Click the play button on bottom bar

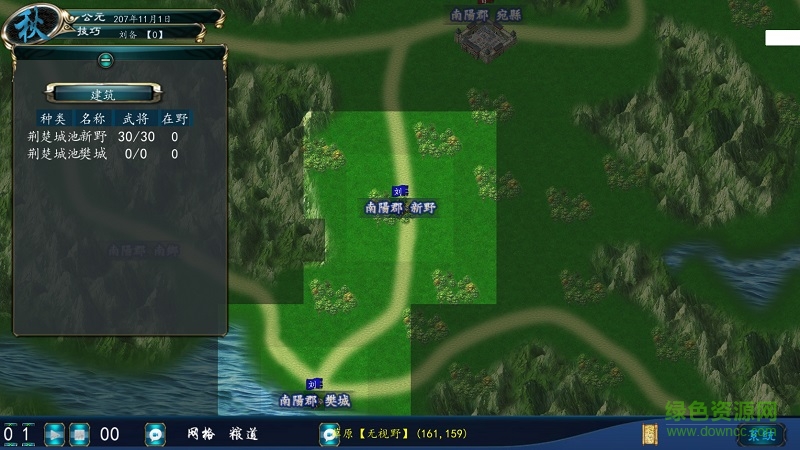(x=55, y=434)
